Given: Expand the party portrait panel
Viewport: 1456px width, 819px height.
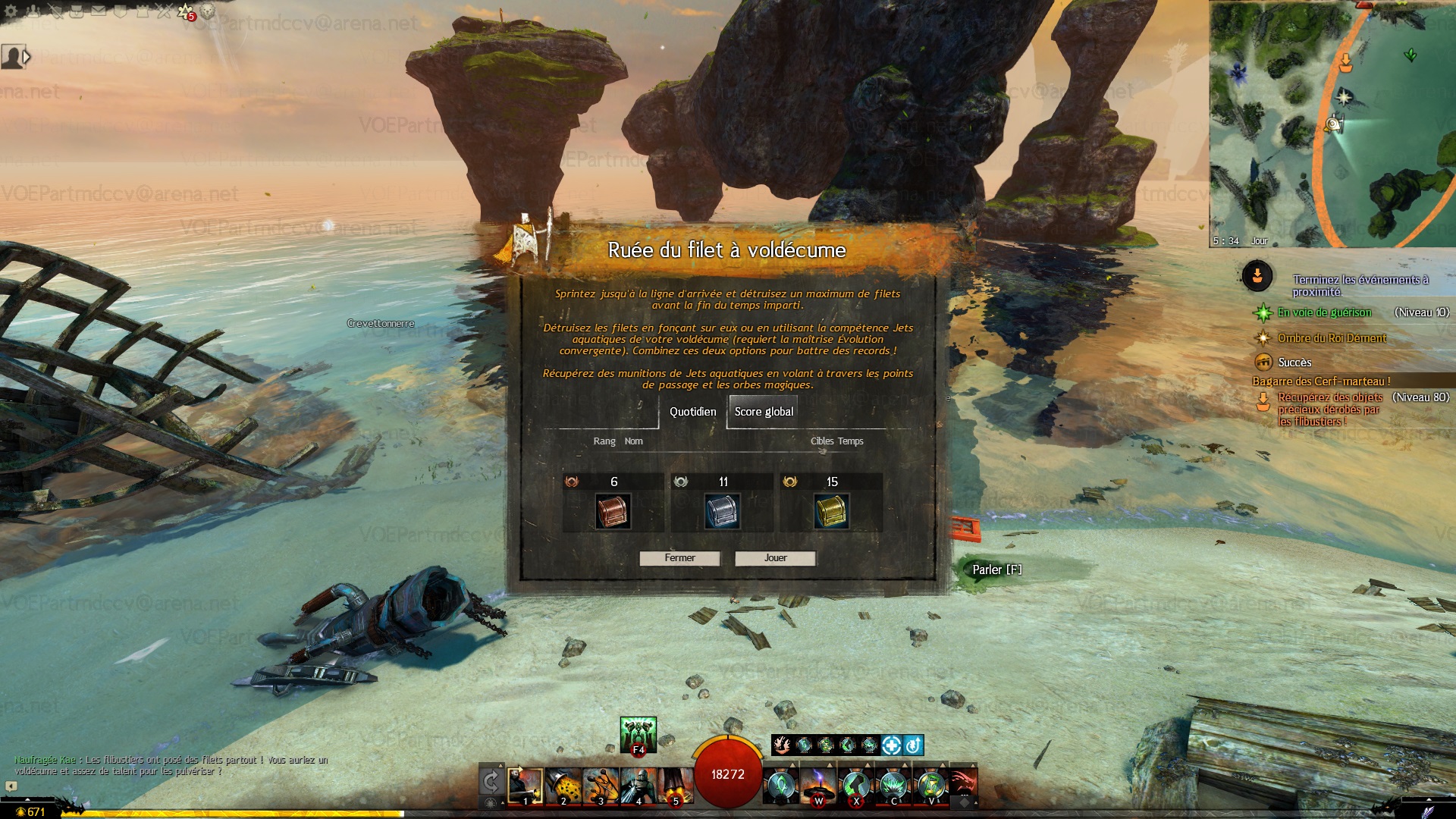Looking at the screenshot, I should pos(27,57).
